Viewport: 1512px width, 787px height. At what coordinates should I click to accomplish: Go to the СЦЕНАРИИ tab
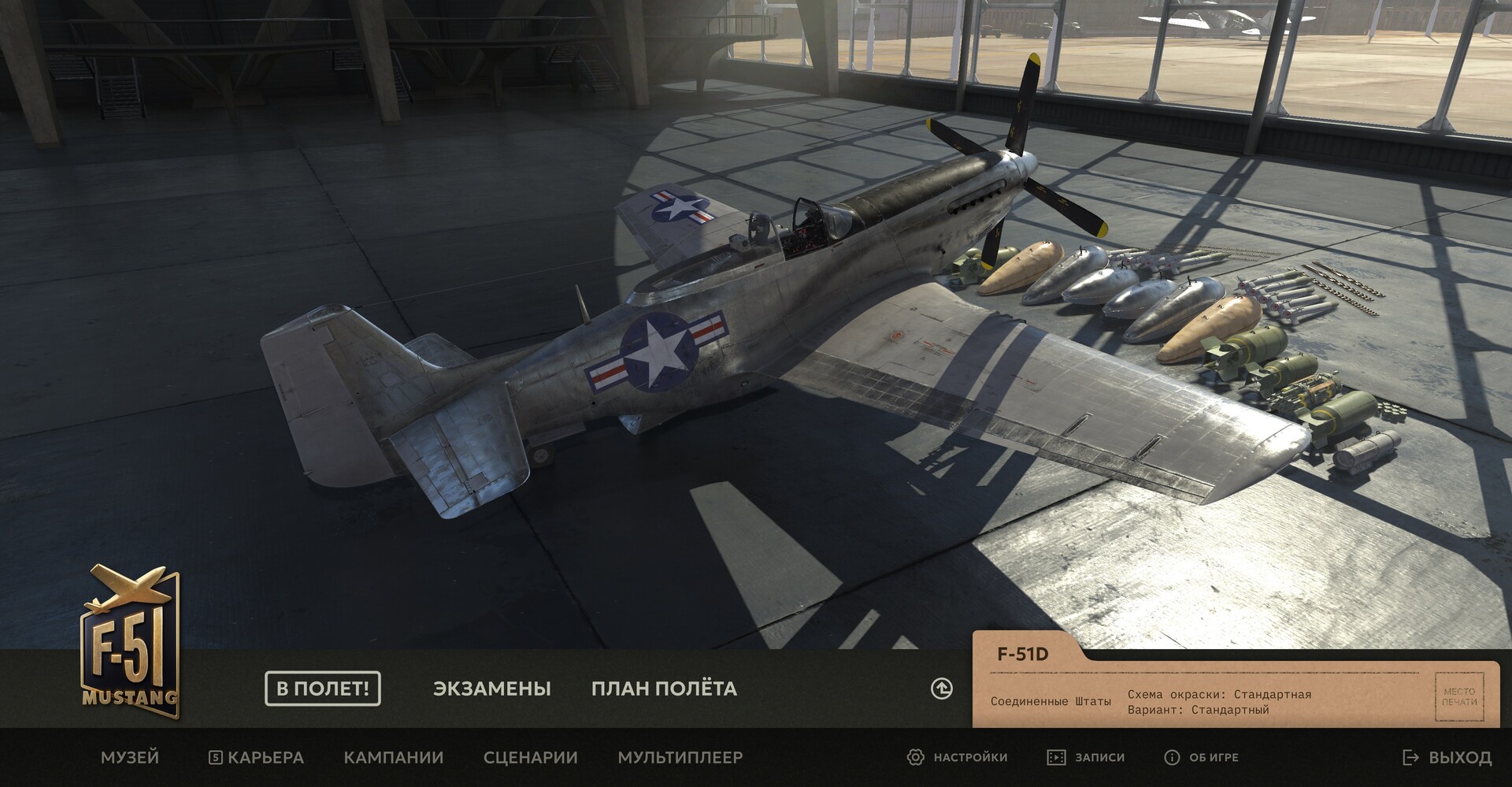pos(531,757)
